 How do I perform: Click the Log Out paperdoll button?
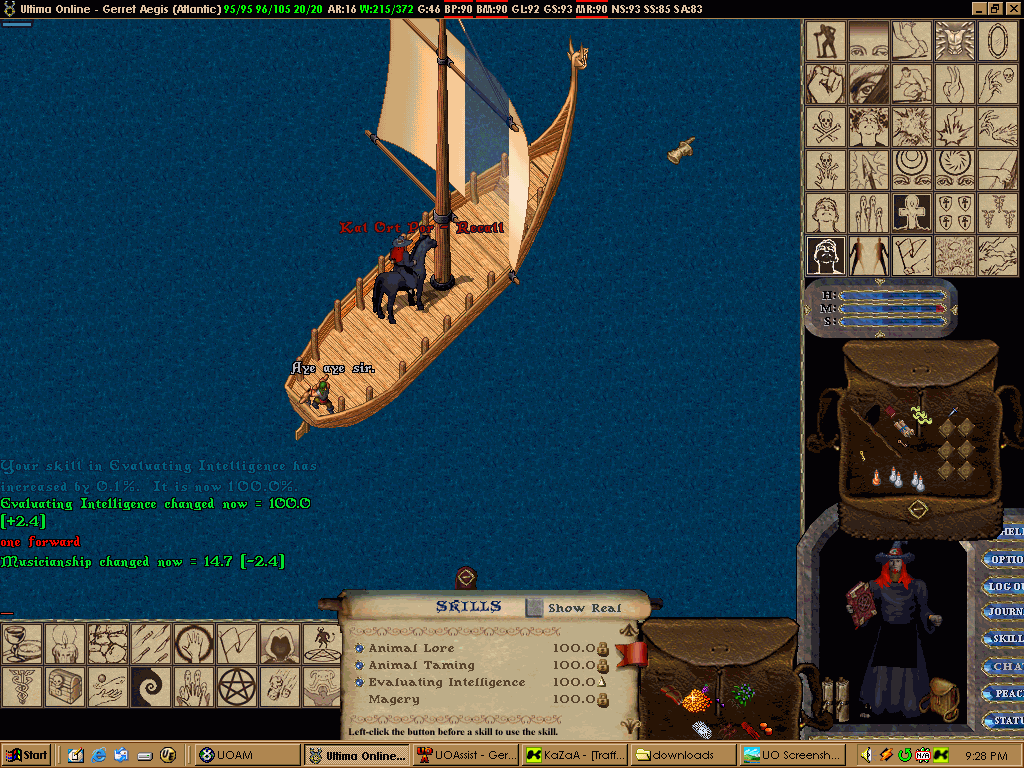1005,586
